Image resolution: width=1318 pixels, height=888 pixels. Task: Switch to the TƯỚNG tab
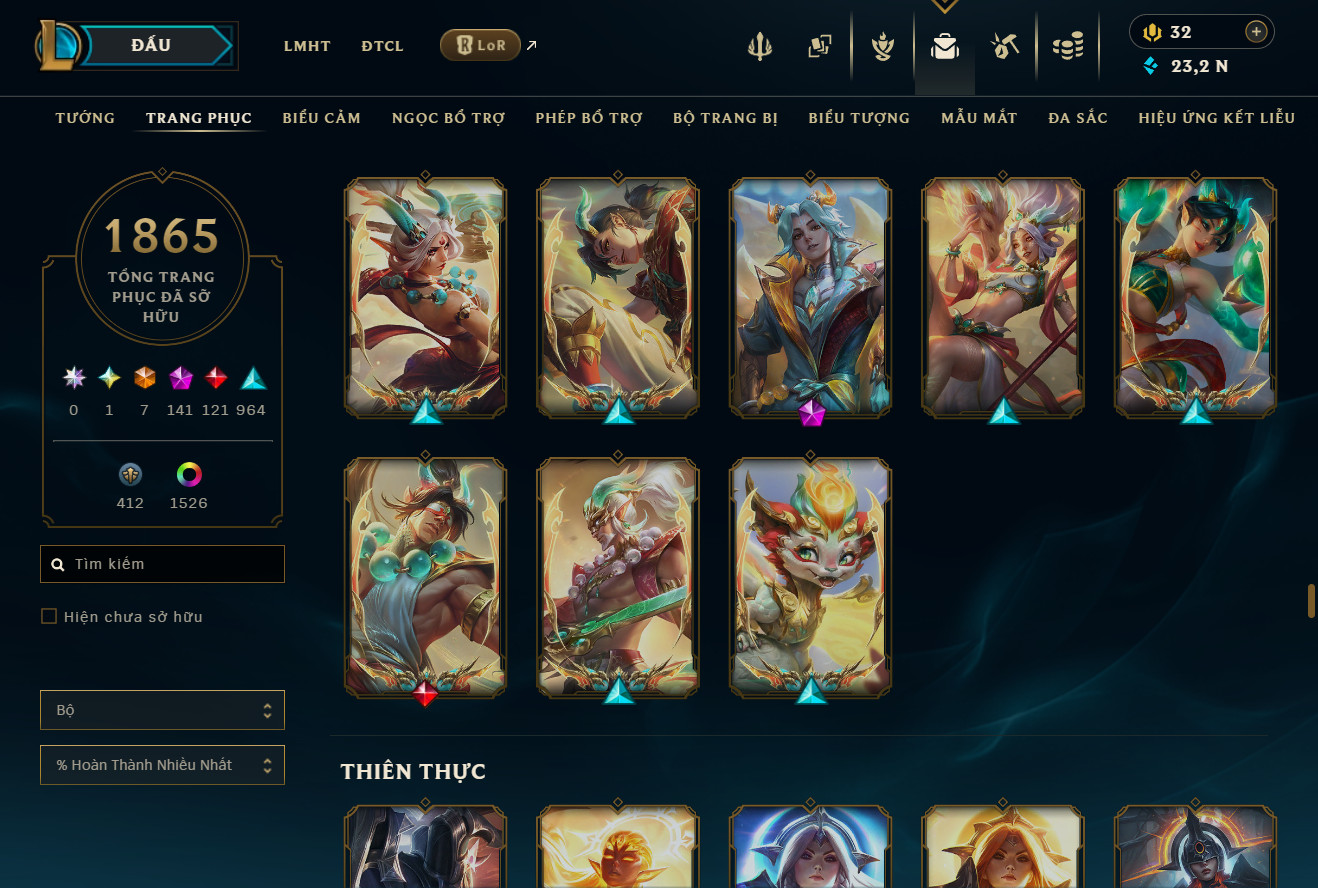coord(85,118)
